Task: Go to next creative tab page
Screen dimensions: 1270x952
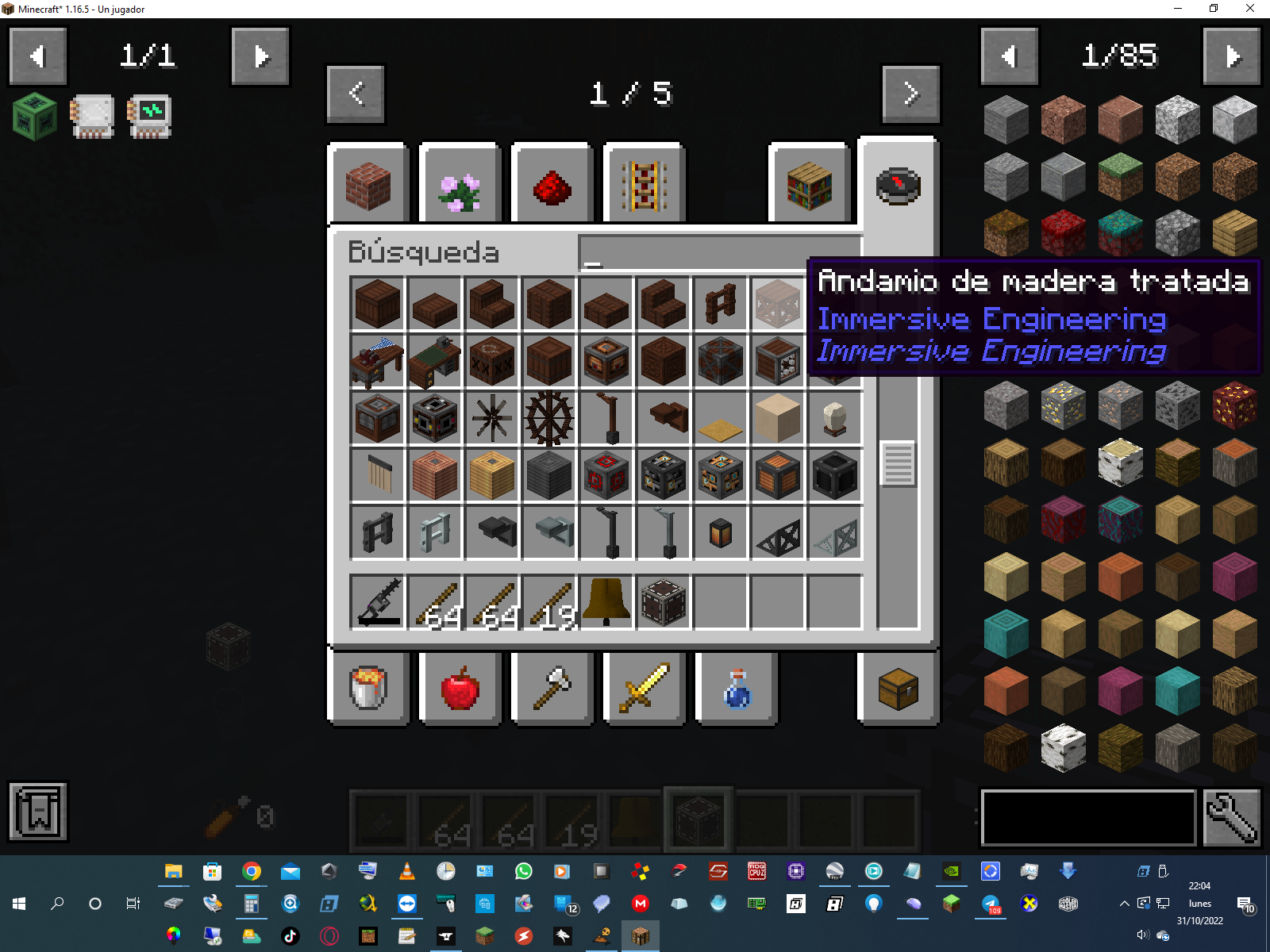Action: click(910, 94)
